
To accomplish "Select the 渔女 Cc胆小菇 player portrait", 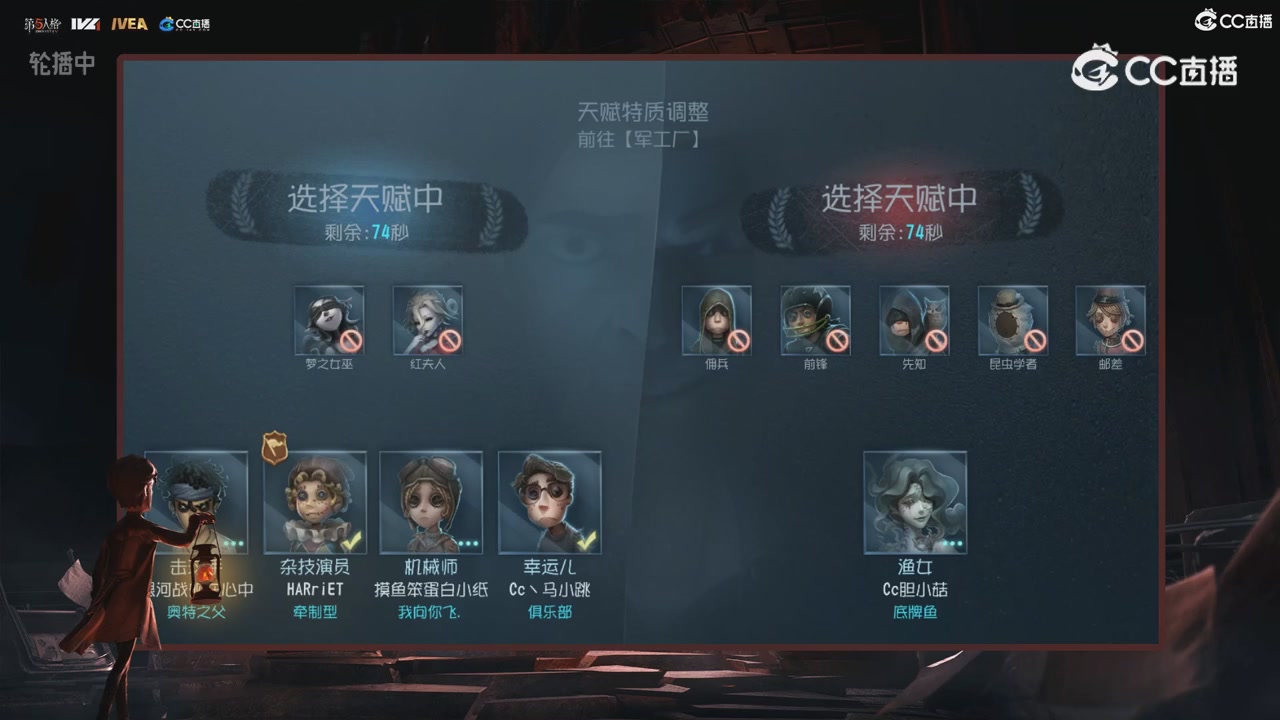I will pyautogui.click(x=915, y=500).
